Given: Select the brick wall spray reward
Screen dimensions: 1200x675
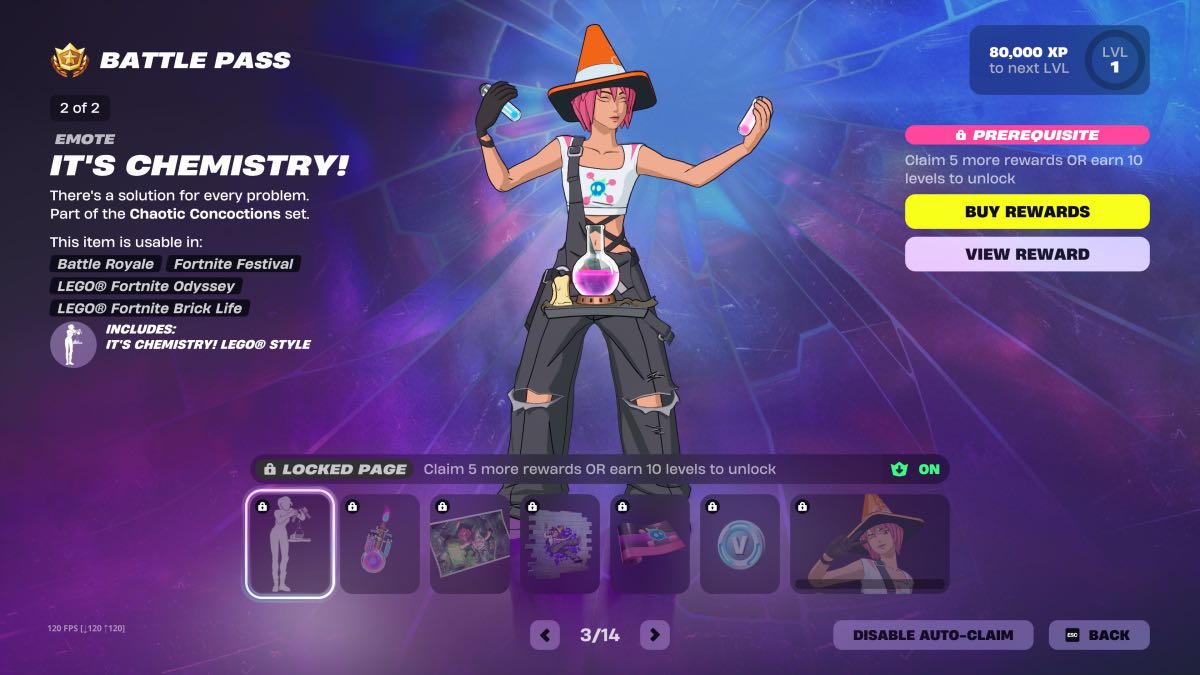Looking at the screenshot, I should (x=560, y=544).
